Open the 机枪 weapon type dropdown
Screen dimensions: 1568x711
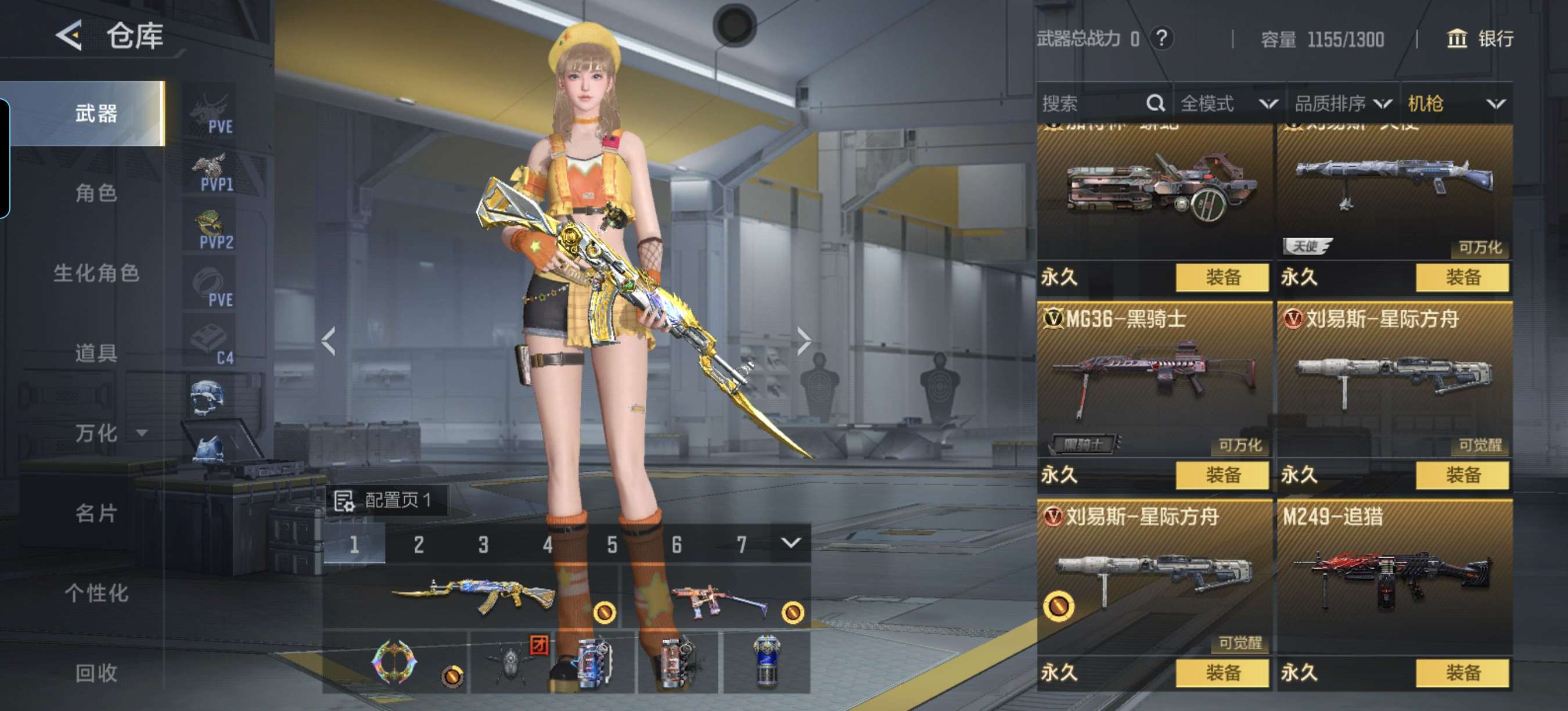(x=1455, y=103)
